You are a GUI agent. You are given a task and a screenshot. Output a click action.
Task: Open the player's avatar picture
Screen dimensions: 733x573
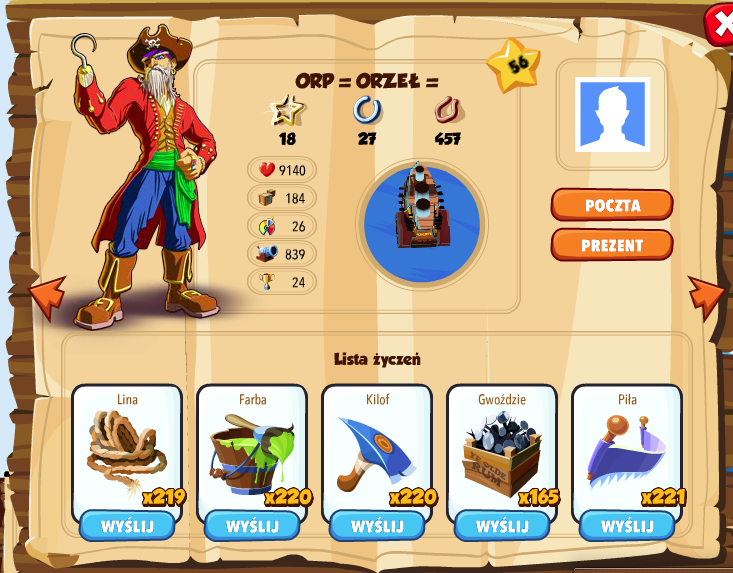point(612,114)
